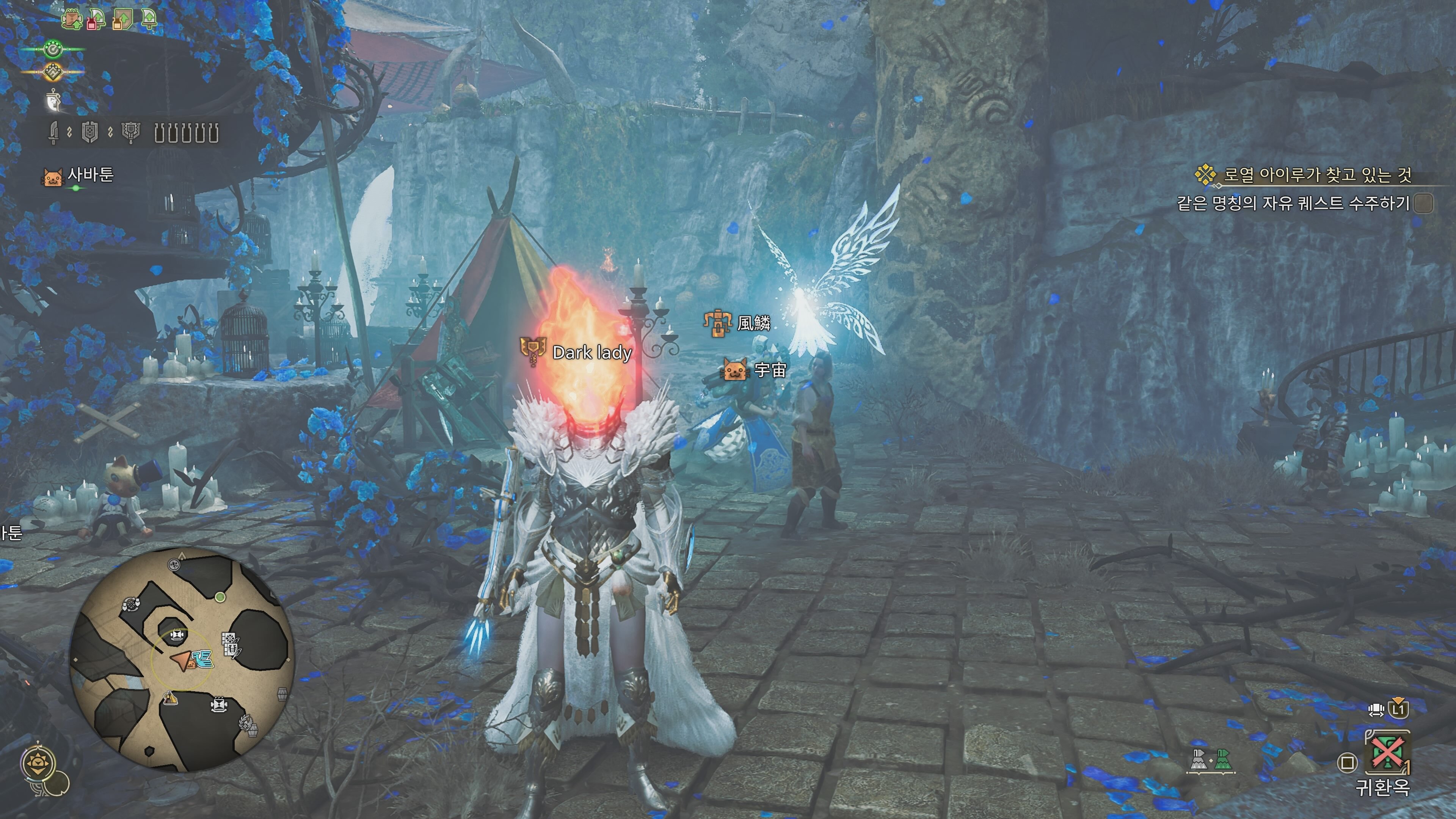This screenshot has width=1456, height=819.
Task: Select the white weapon sharpness icon
Action: [53, 100]
